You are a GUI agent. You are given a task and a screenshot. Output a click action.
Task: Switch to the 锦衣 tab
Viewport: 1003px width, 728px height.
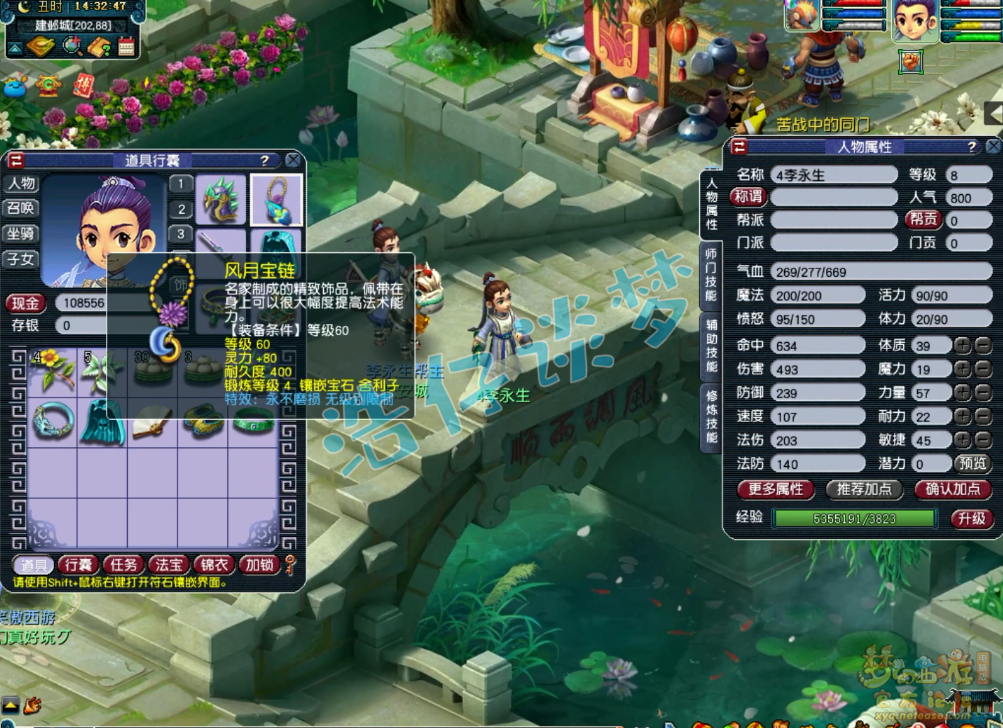[x=214, y=565]
